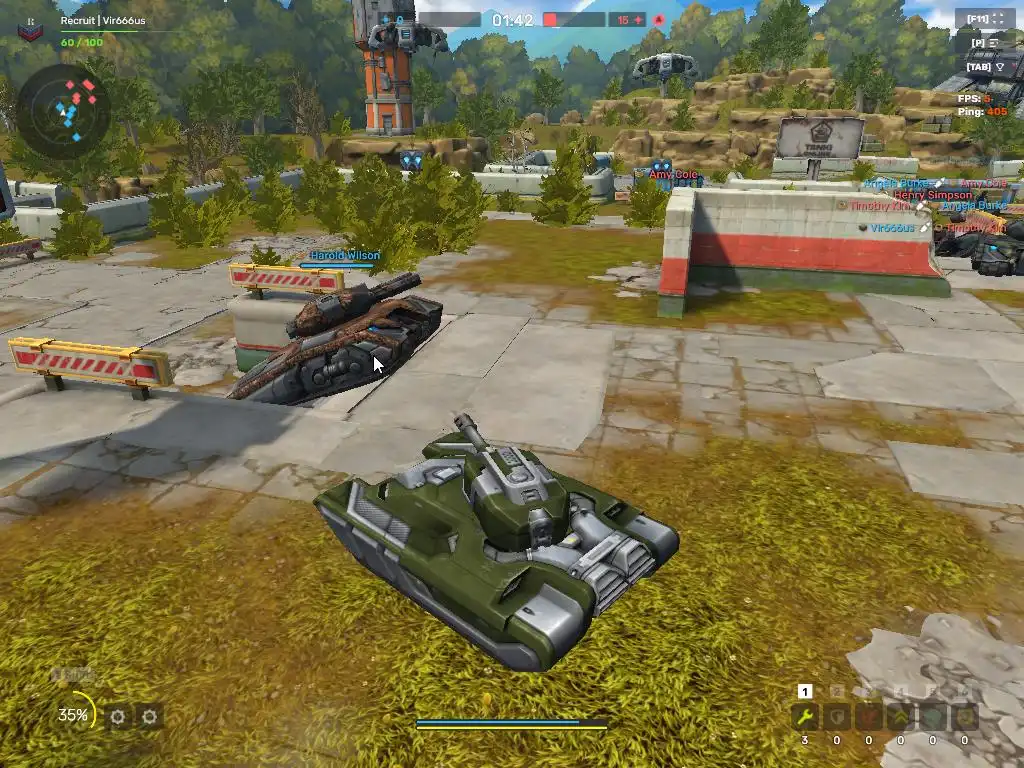The height and width of the screenshot is (768, 1024).
Task: Open the pause menu list button
Action: pos(984,43)
